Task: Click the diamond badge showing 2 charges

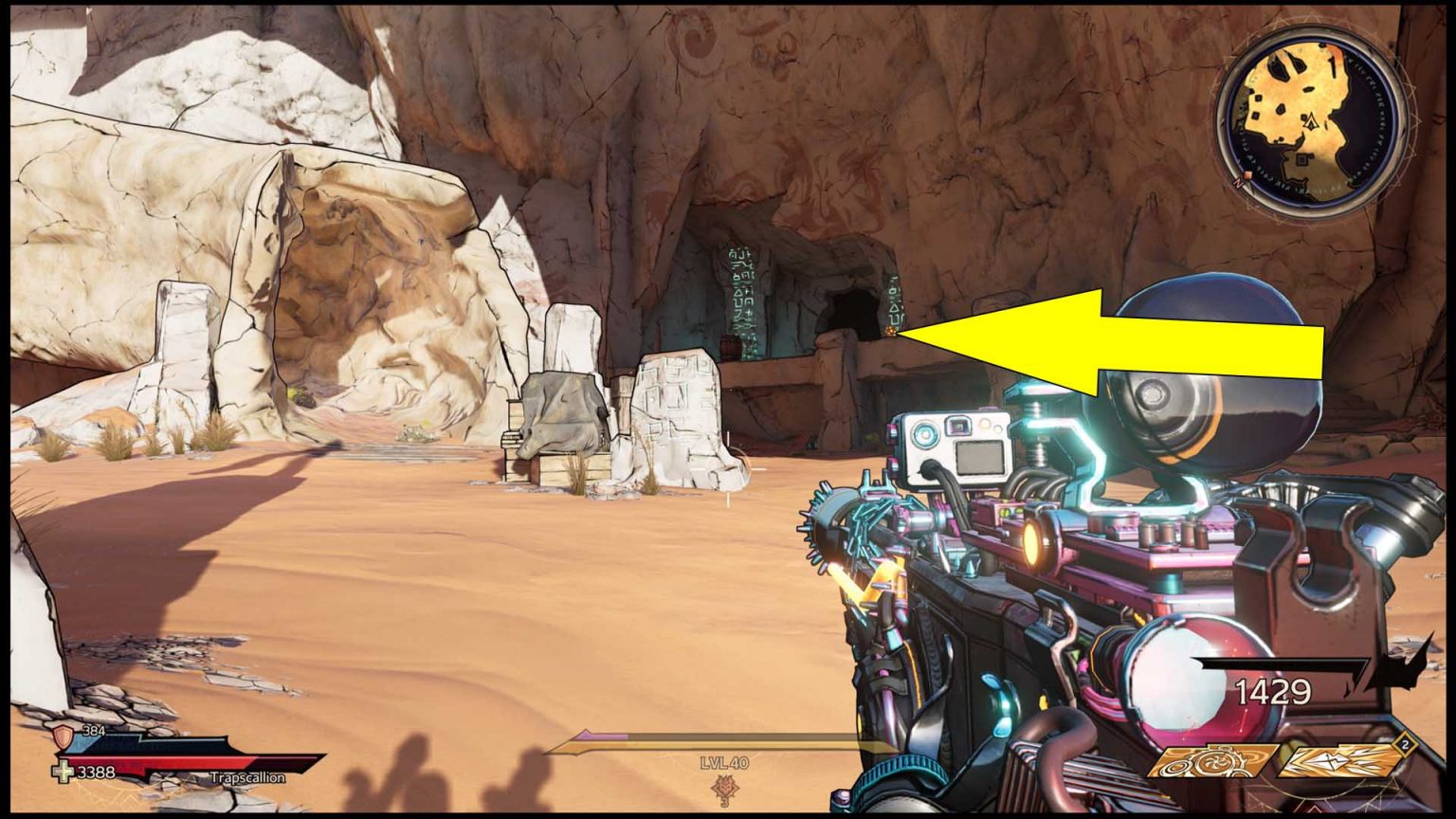Action: click(x=1404, y=744)
